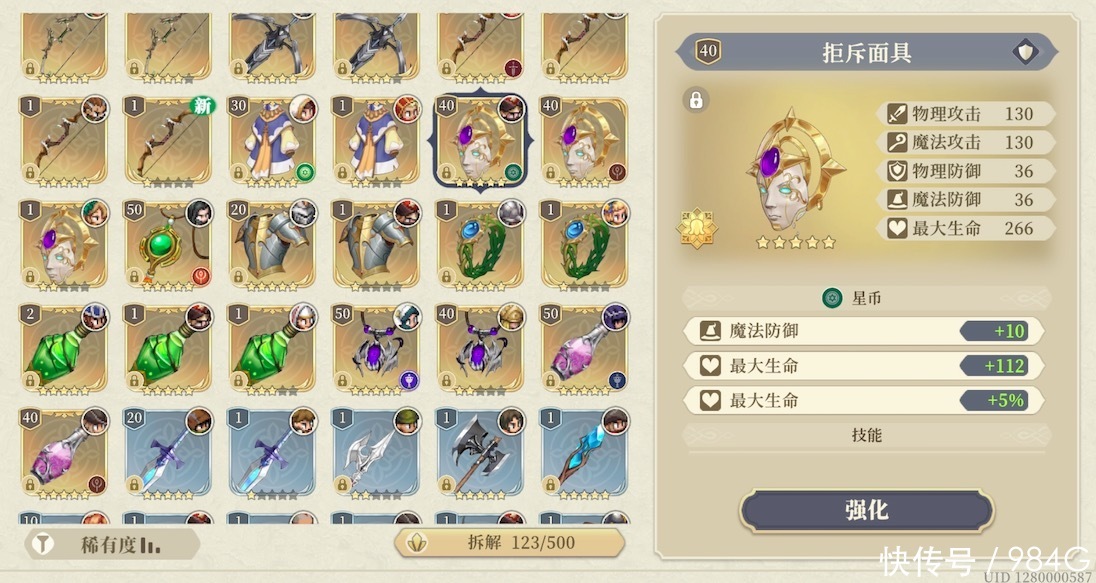1096x583 pixels.
Task: Click the shield icon beside 拒斥面具 title
Action: pyautogui.click(x=1024, y=52)
